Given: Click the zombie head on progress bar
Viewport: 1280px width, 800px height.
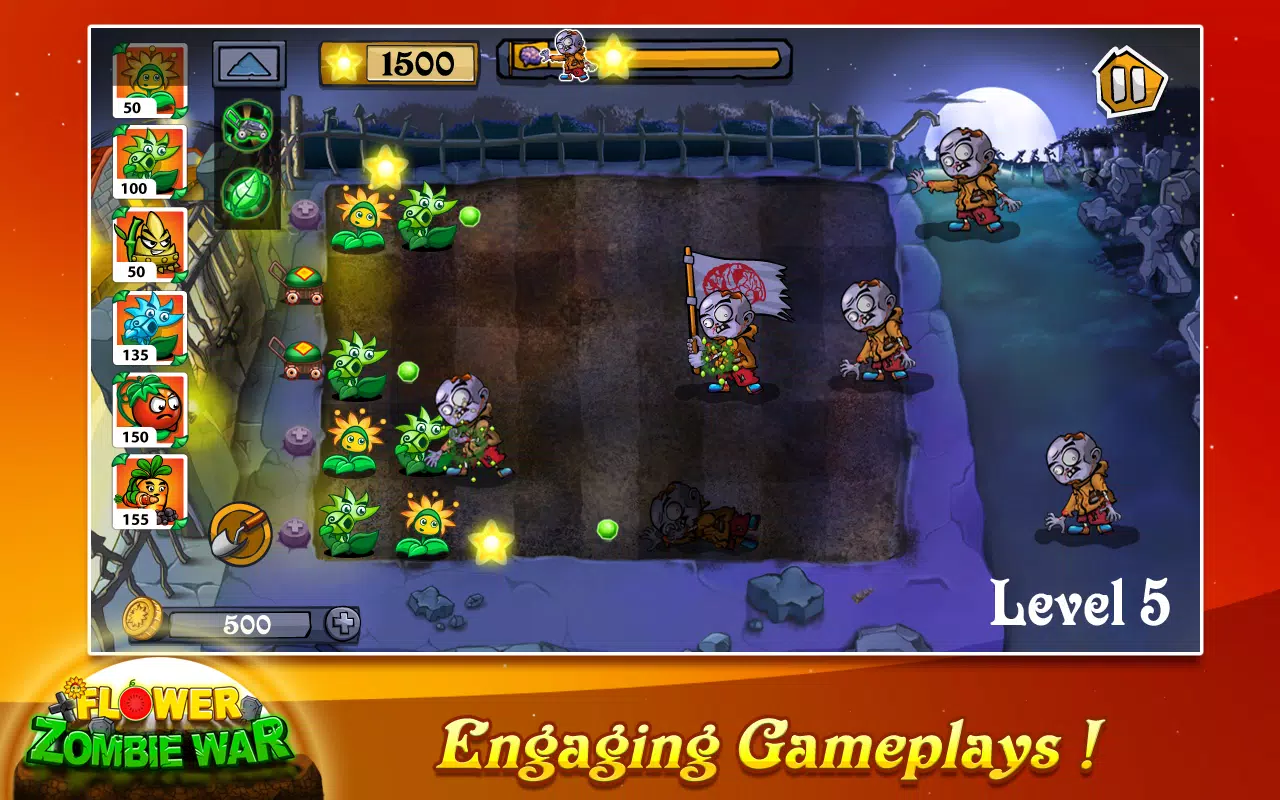Looking at the screenshot, I should (x=570, y=47).
